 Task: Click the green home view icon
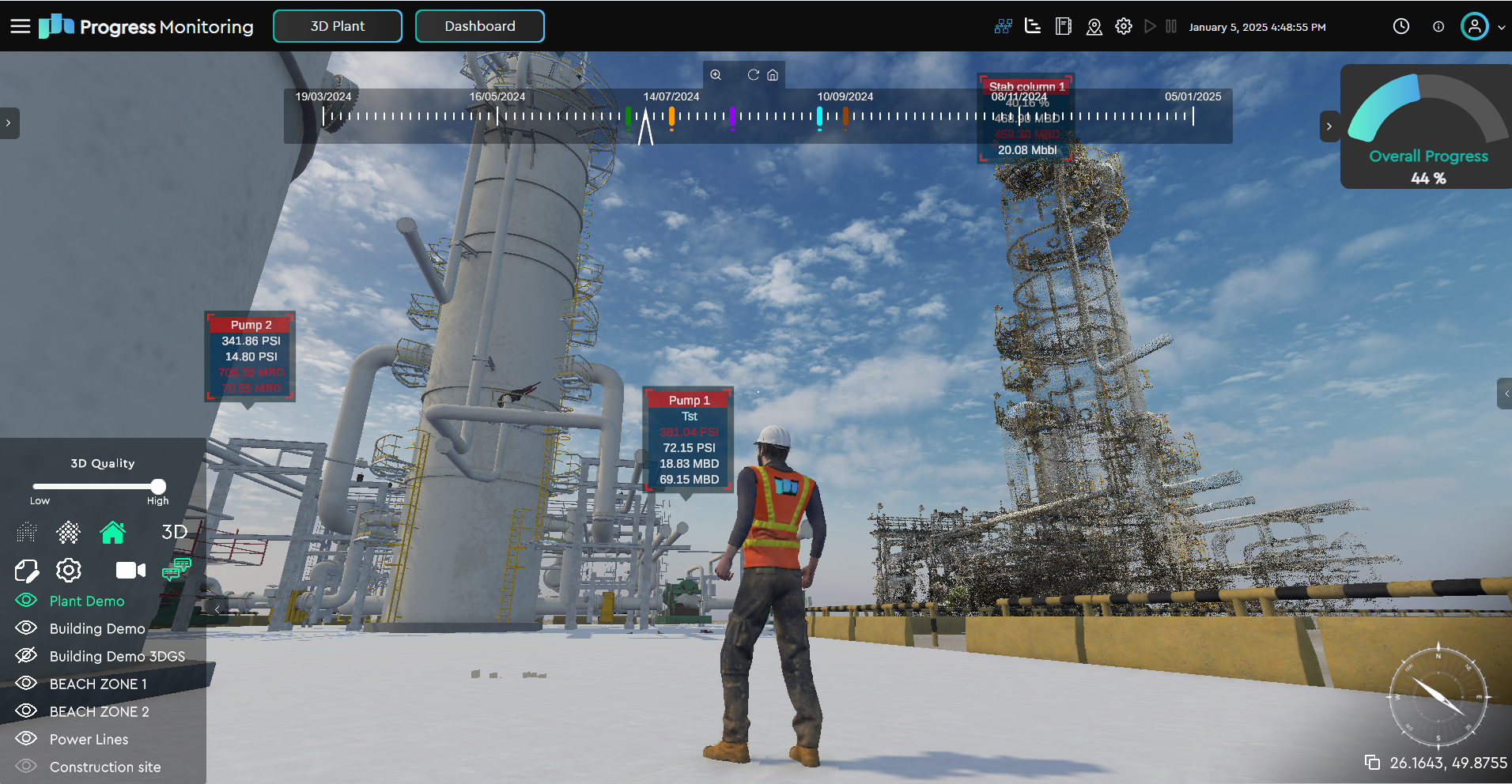click(x=112, y=533)
